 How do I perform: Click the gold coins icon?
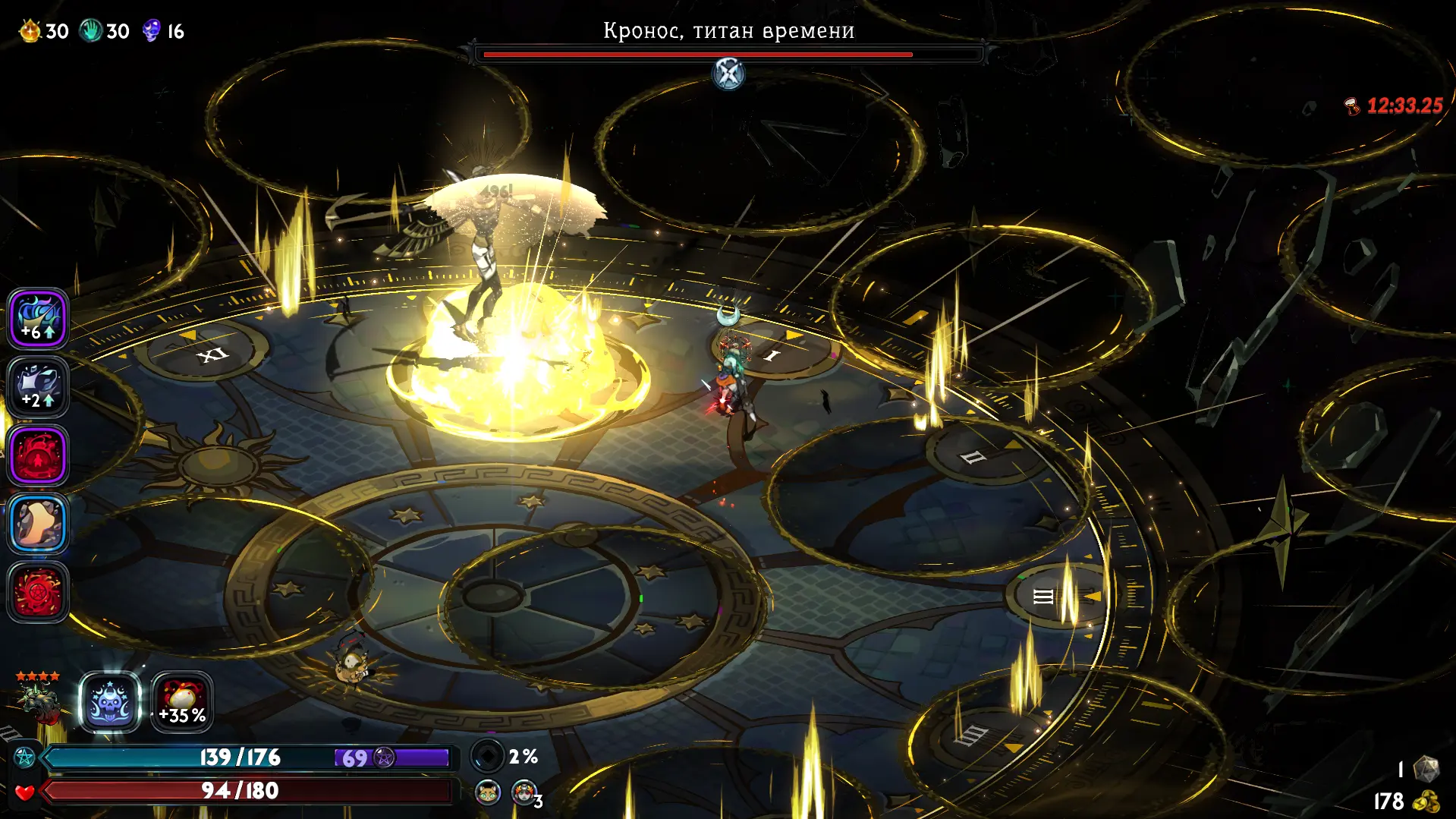coord(1426,802)
